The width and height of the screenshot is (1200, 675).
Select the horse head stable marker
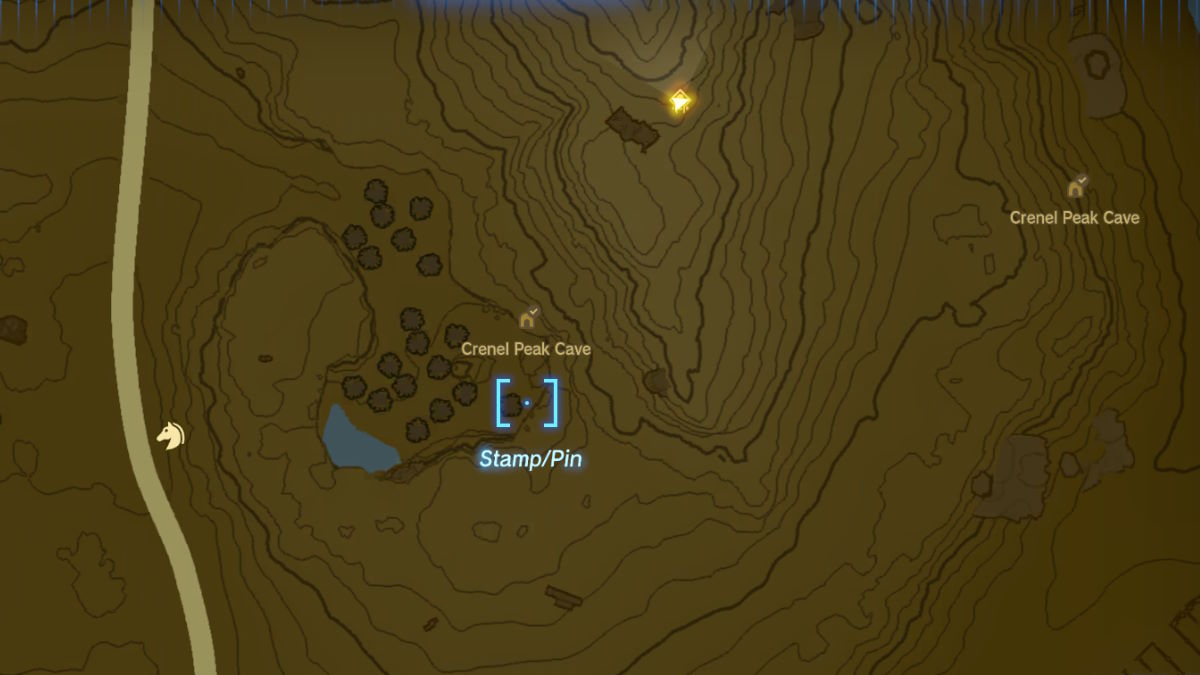click(x=171, y=436)
